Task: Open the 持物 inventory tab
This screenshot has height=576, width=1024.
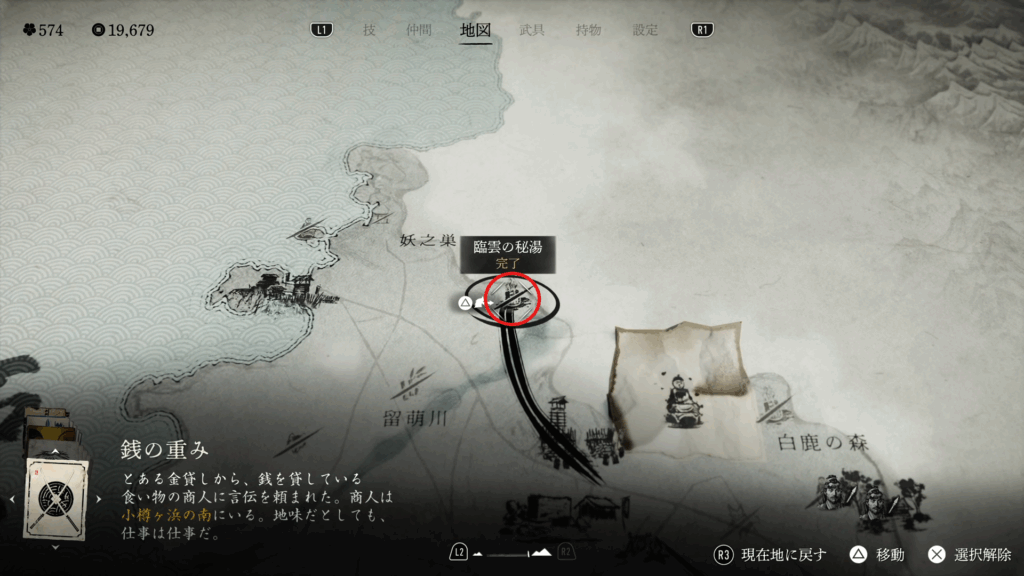Action: click(589, 30)
